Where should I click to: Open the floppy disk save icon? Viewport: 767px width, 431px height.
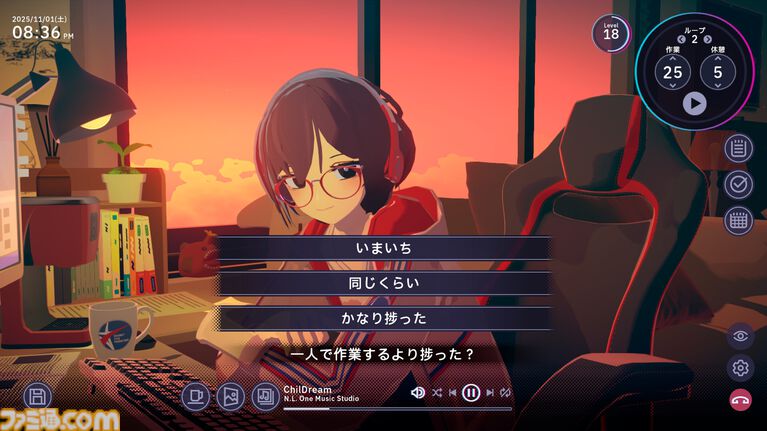38,395
